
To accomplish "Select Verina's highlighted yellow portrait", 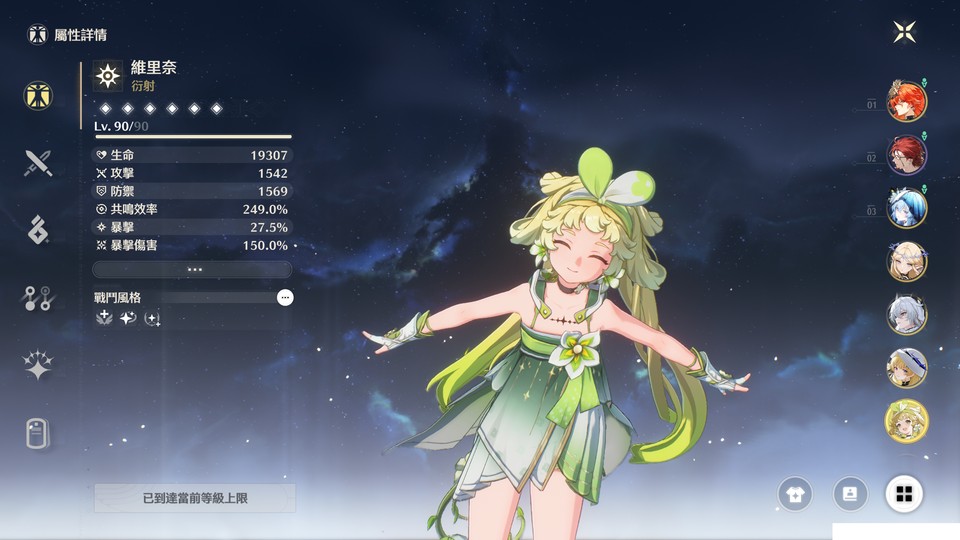I will 906,421.
